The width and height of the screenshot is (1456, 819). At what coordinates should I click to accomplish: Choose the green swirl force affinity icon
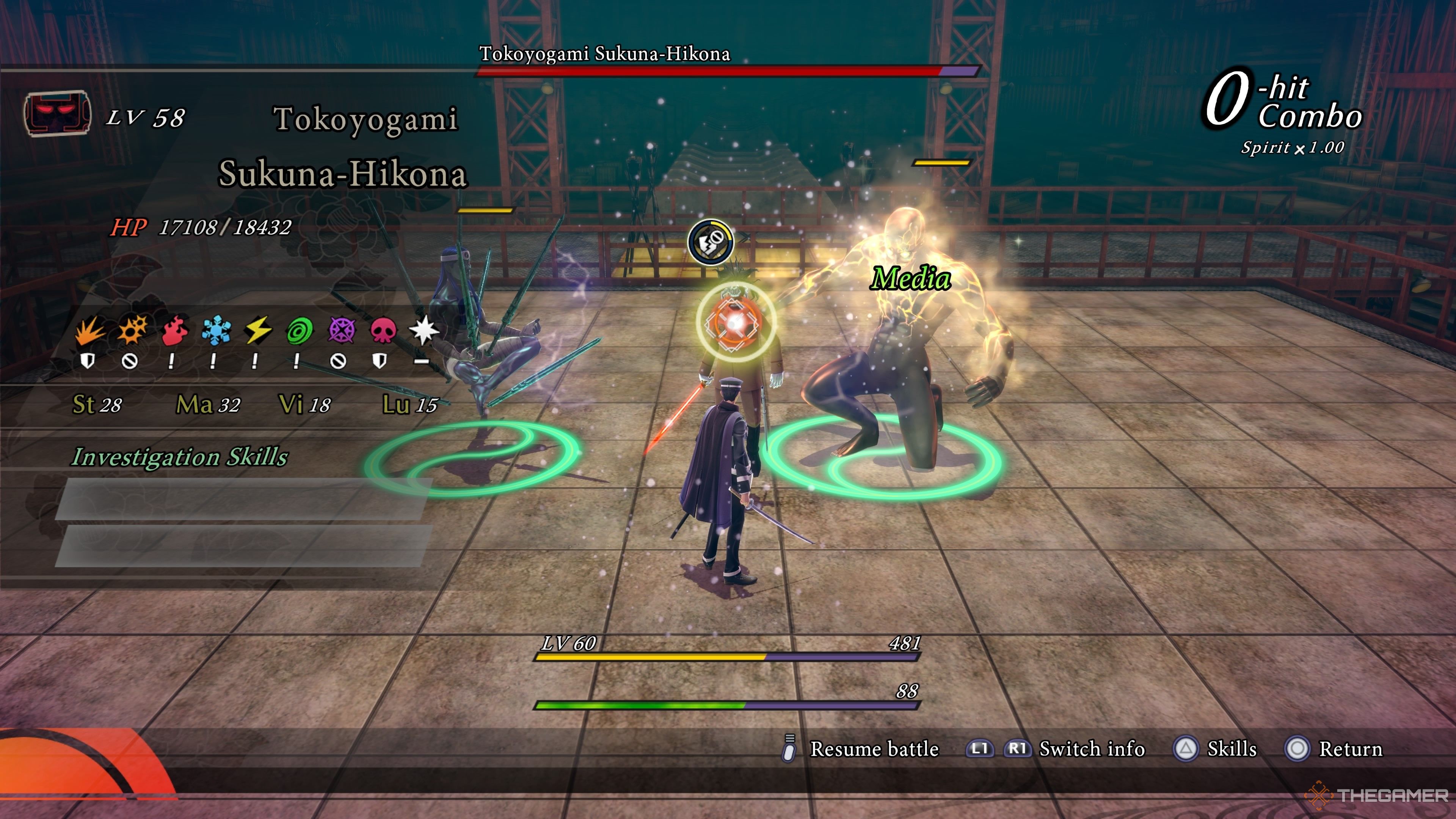point(300,330)
